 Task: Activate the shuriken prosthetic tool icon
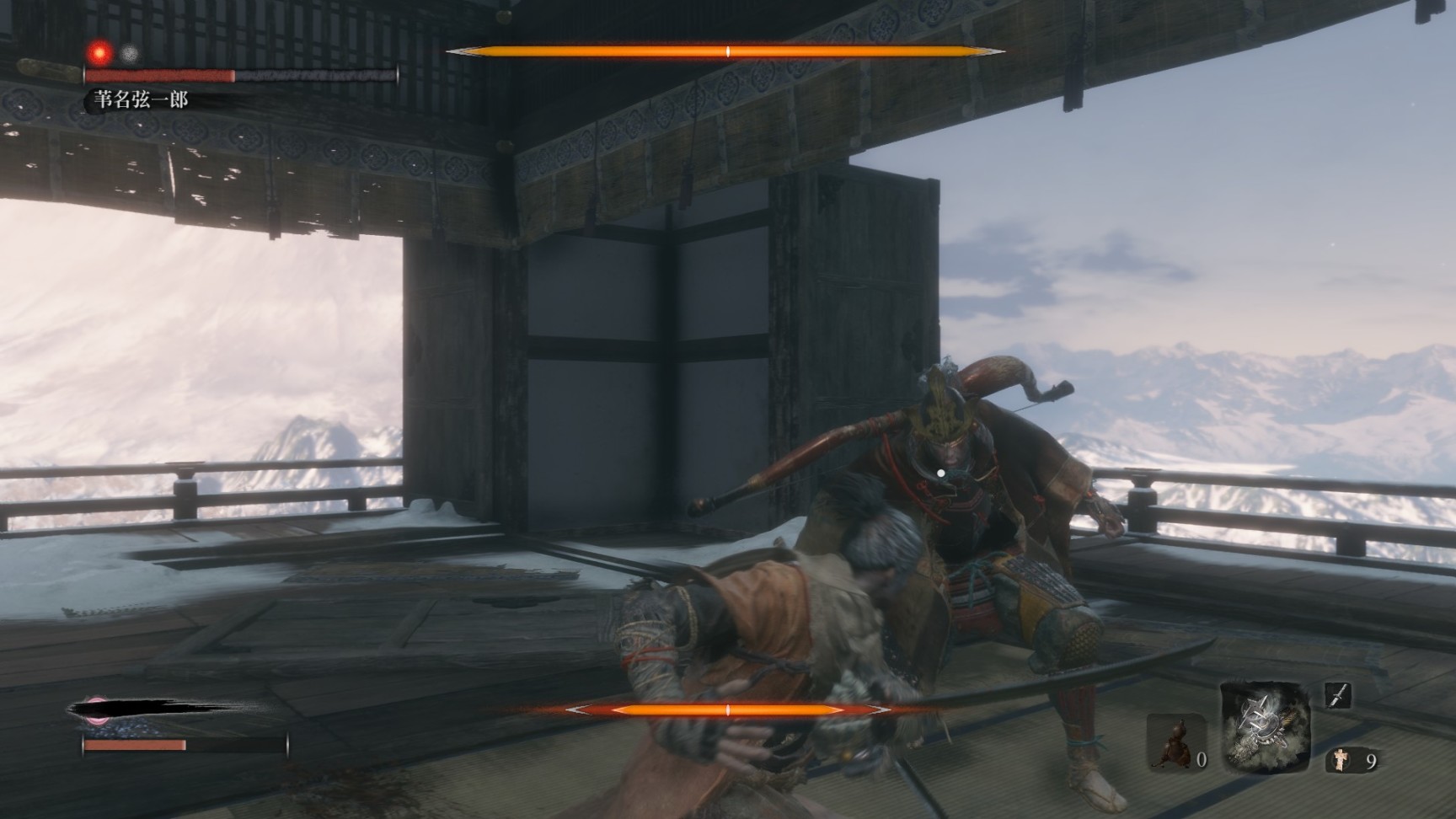click(x=1265, y=726)
